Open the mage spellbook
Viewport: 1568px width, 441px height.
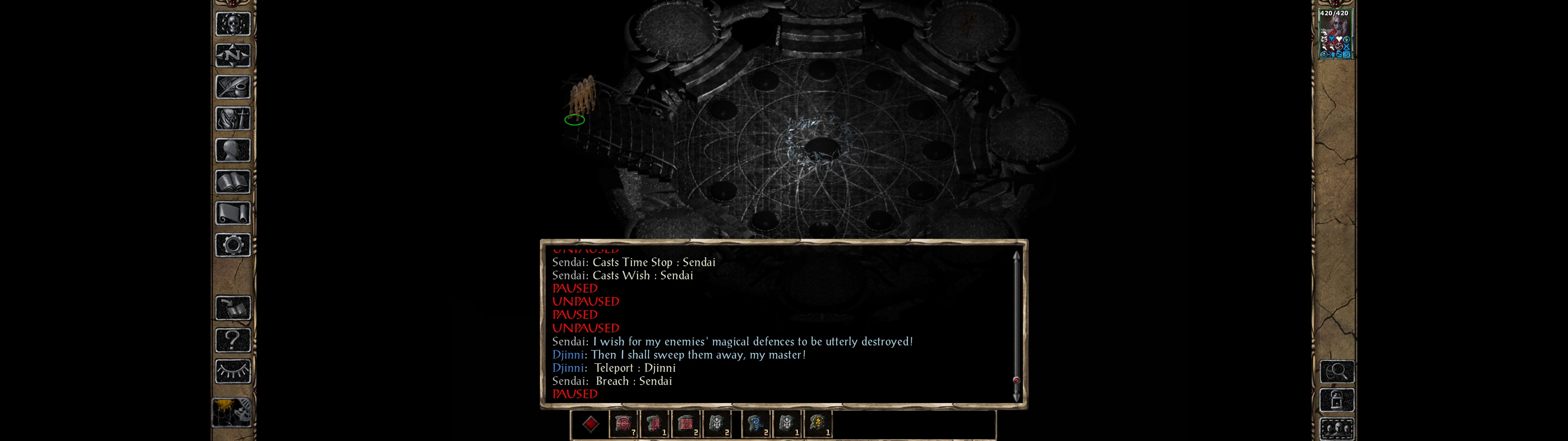point(232,182)
